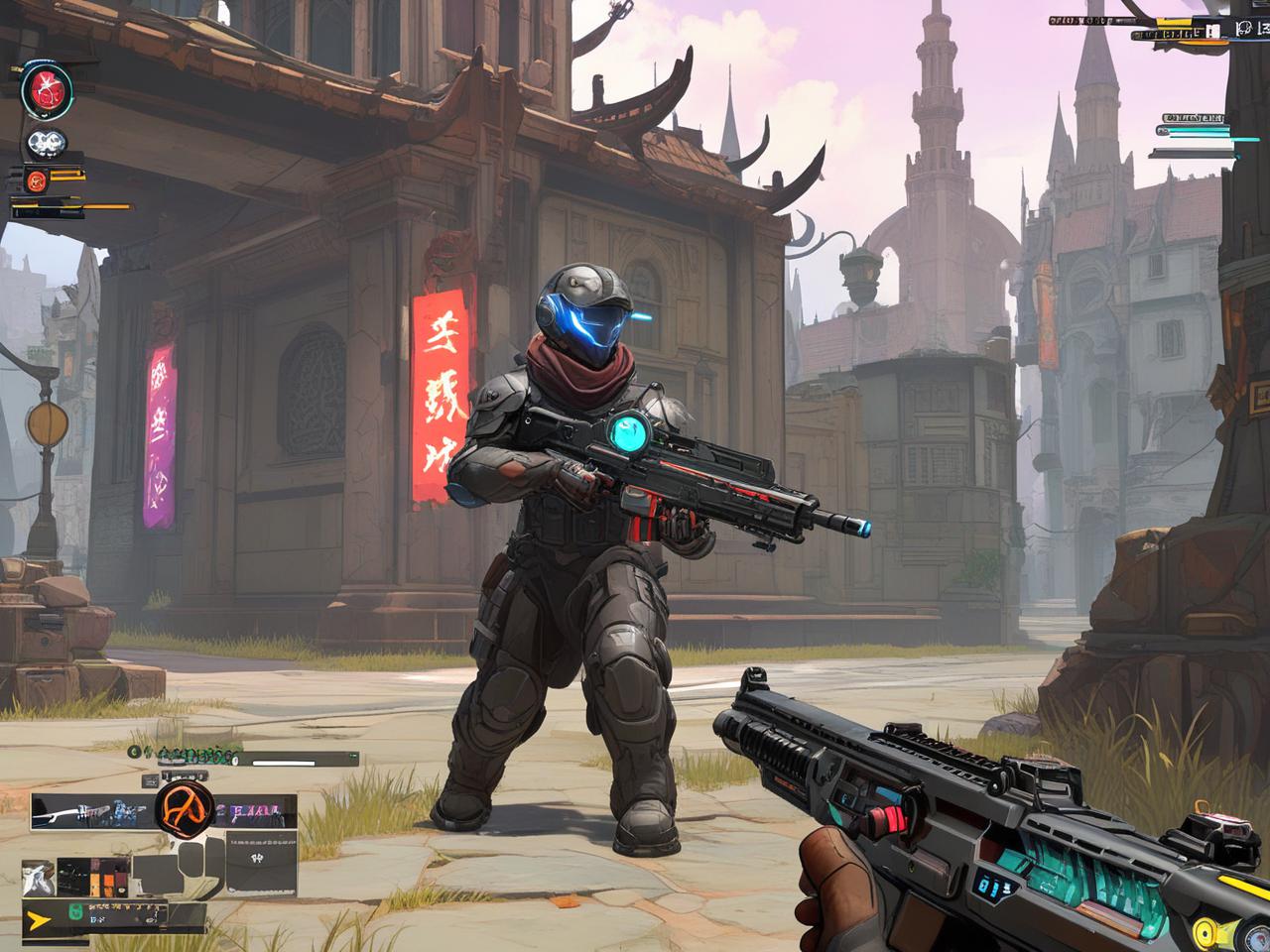Viewport: 1270px width, 952px height.
Task: Select the orange swirl emblem ability
Action: [185, 808]
